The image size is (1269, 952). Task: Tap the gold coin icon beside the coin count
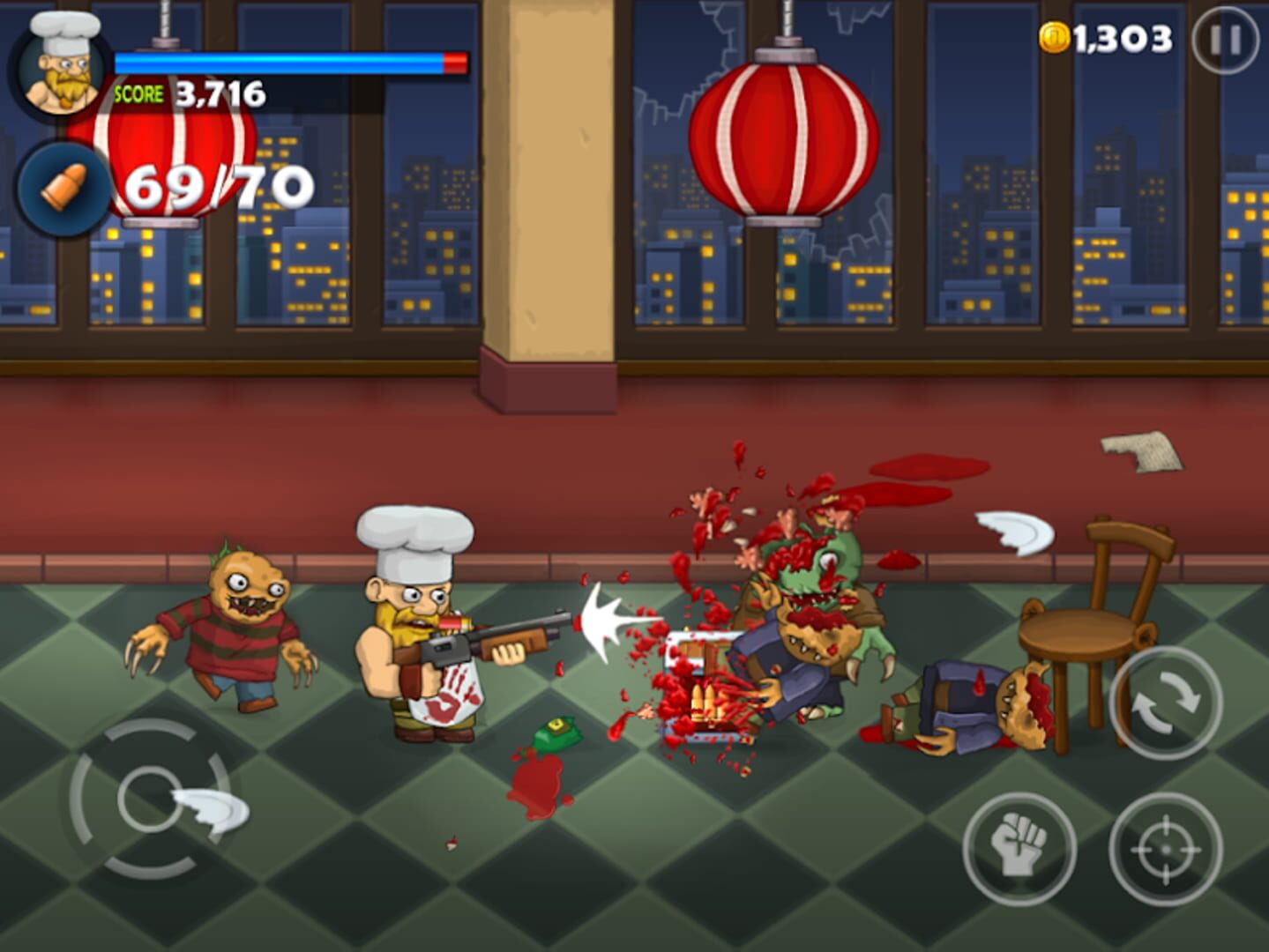point(1056,38)
